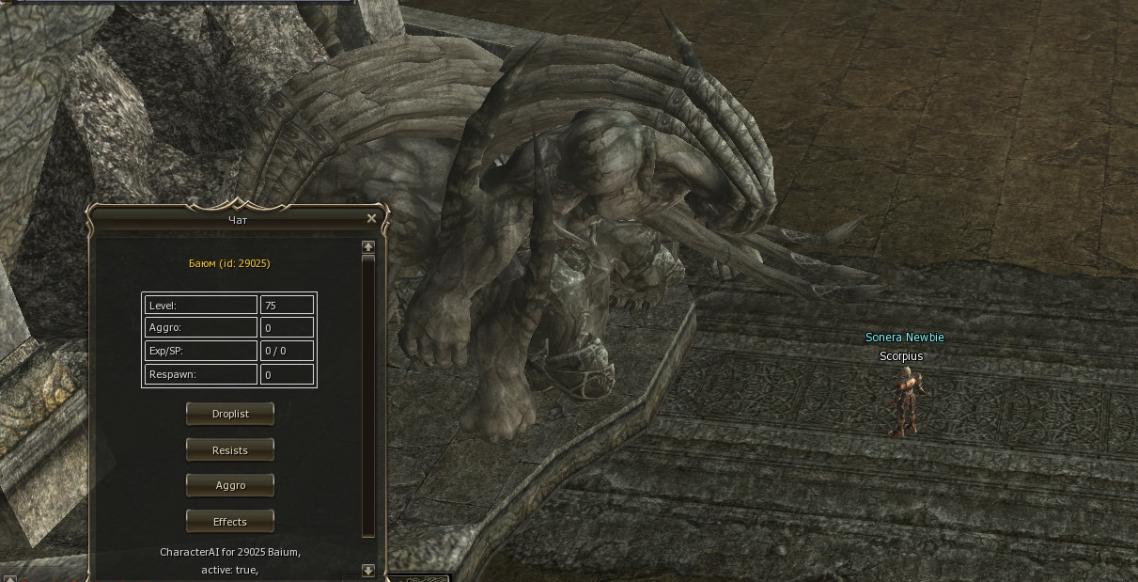The height and width of the screenshot is (582, 1138).
Task: Open the Droplist for Baium
Action: pyautogui.click(x=230, y=414)
